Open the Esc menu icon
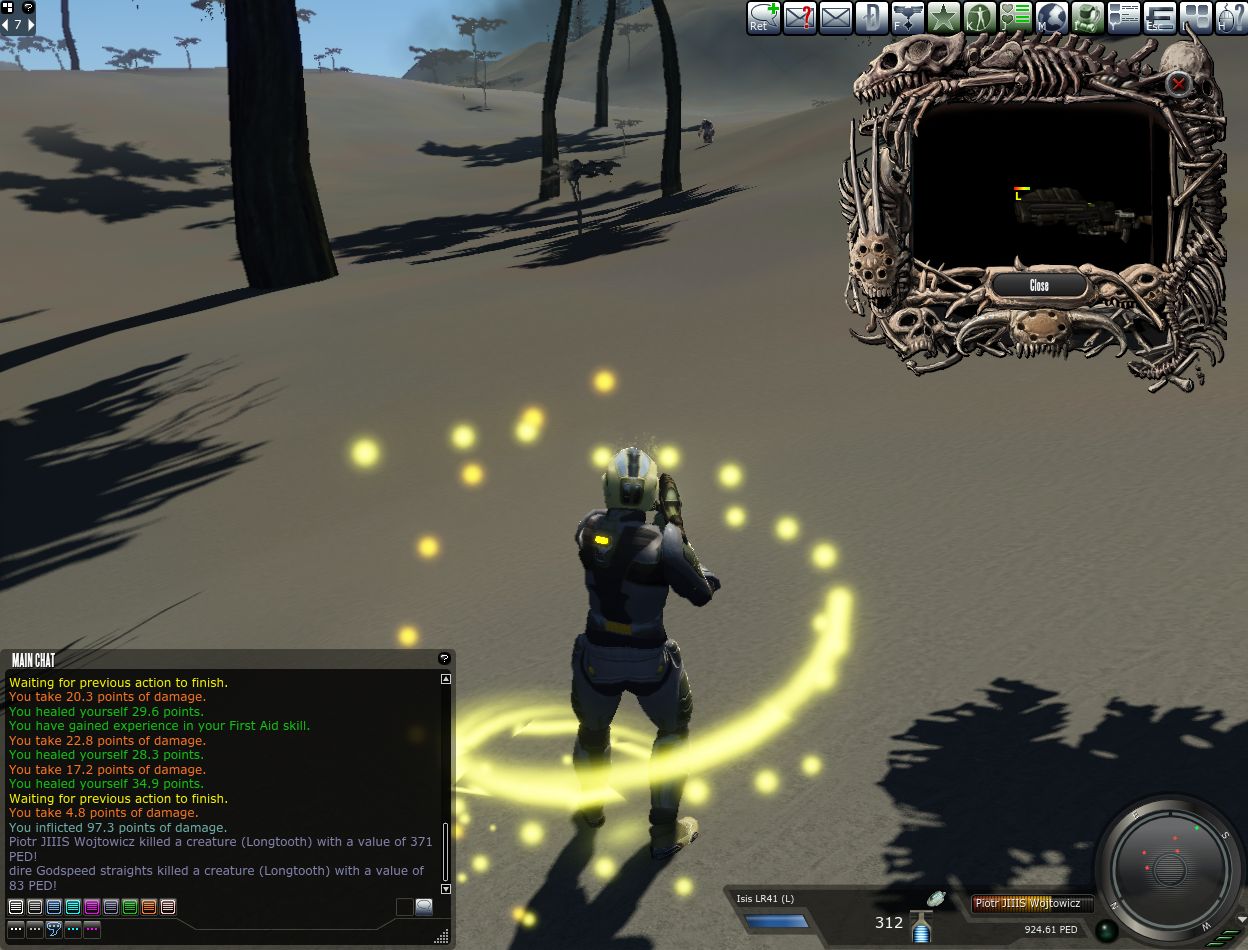This screenshot has width=1248, height=950. coord(1159,18)
